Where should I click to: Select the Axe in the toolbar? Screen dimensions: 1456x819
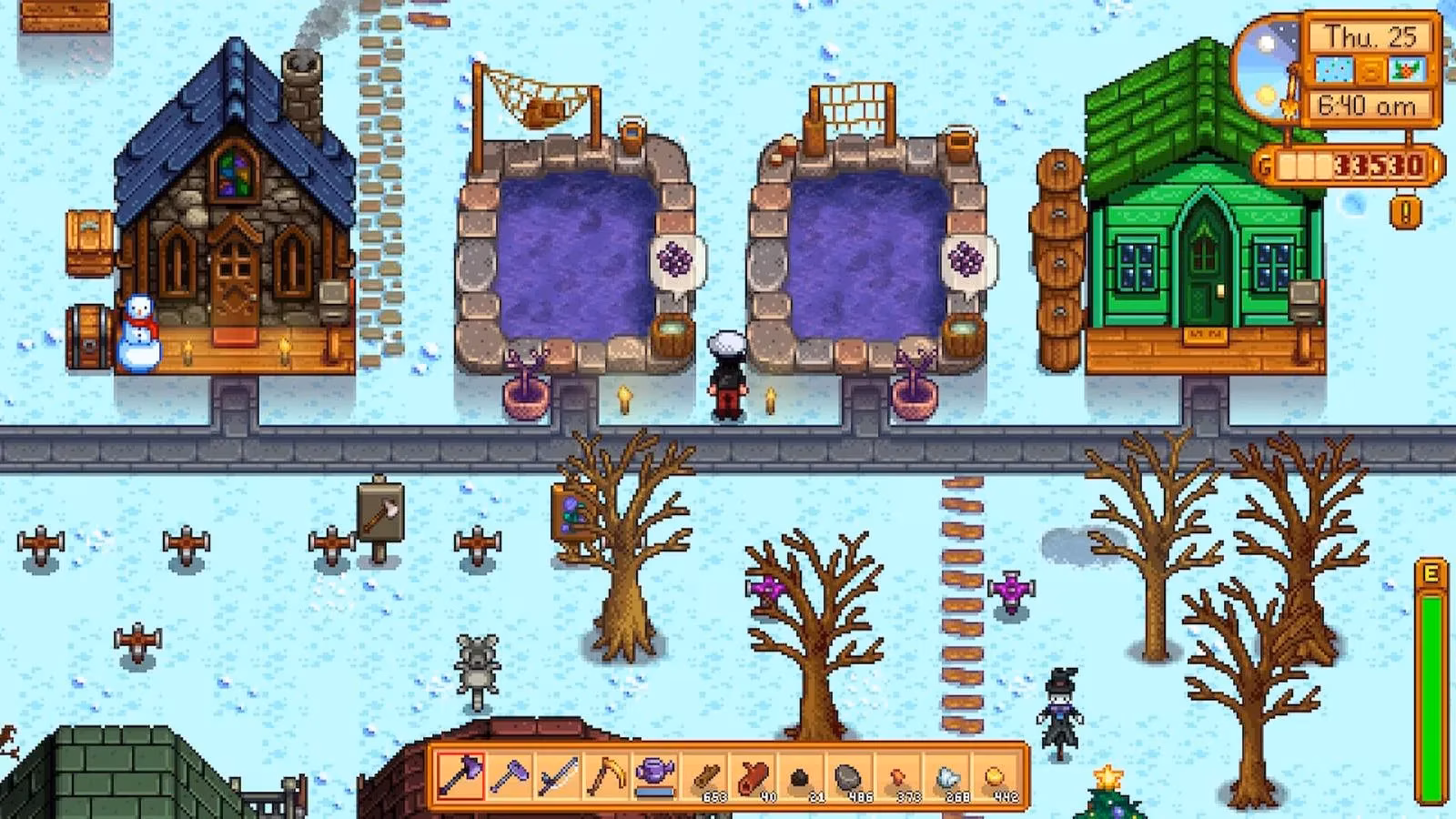[460, 781]
